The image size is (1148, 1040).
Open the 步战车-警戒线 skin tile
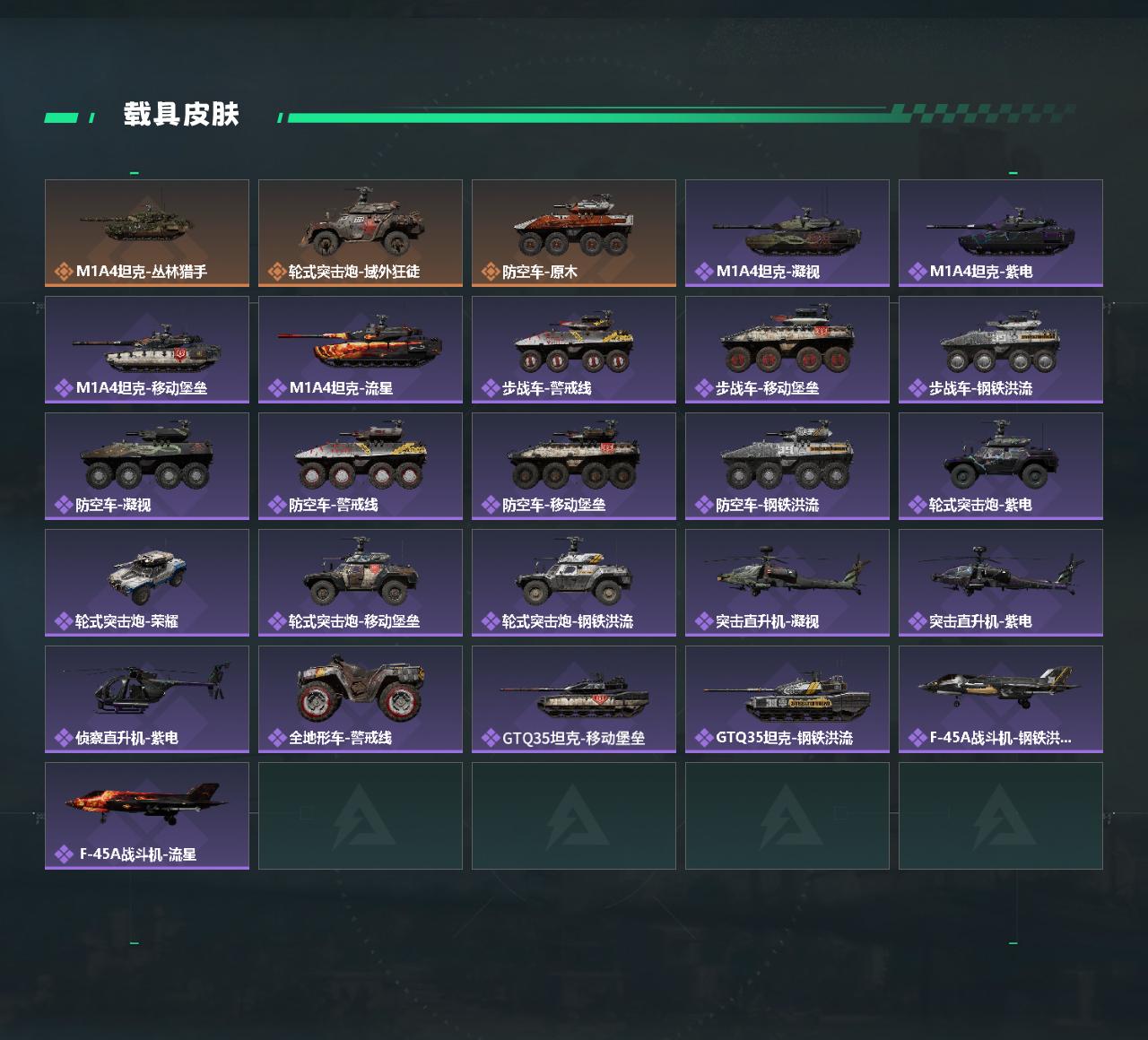(x=574, y=350)
